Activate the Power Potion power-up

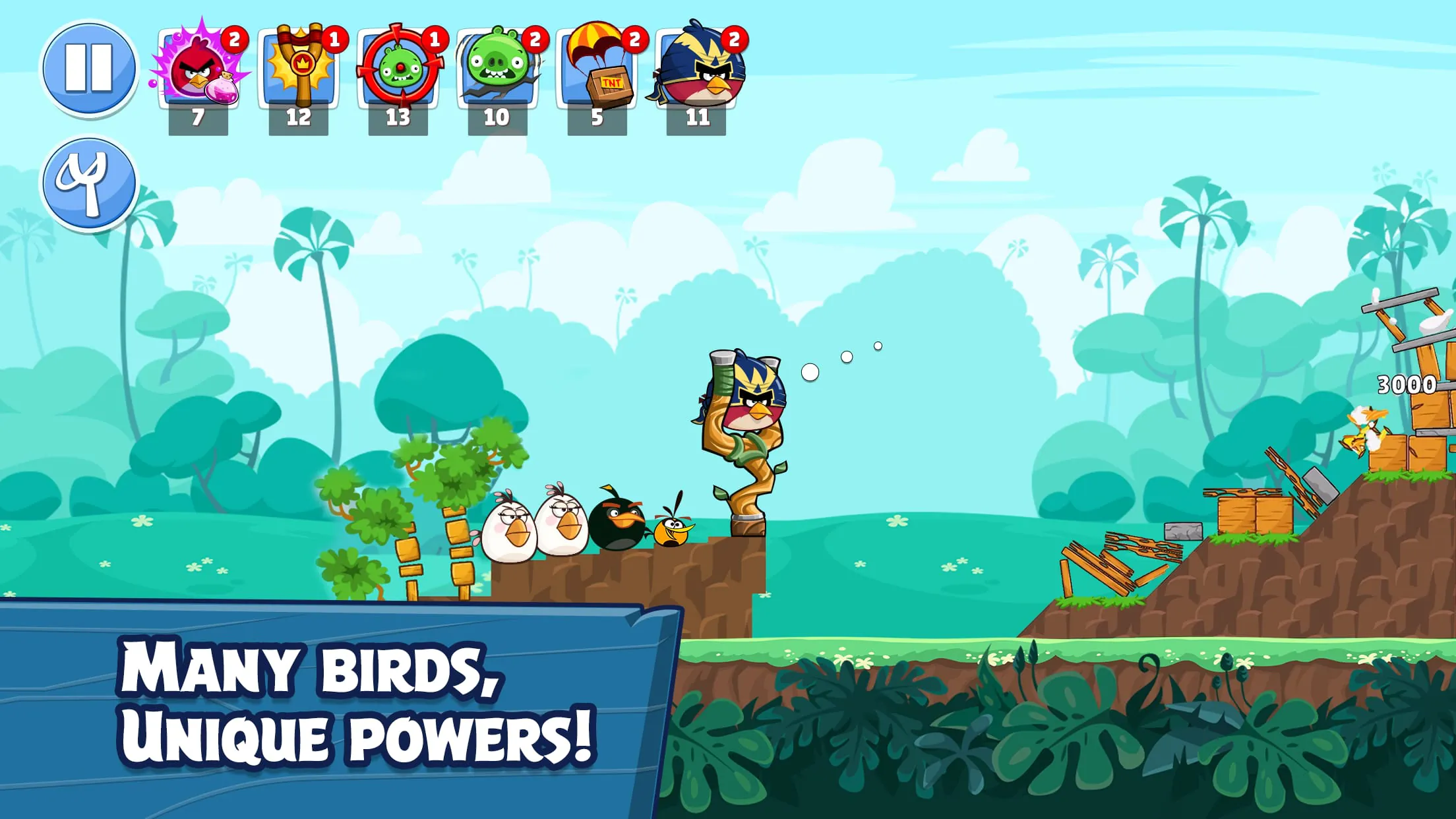pyautogui.click(x=198, y=68)
